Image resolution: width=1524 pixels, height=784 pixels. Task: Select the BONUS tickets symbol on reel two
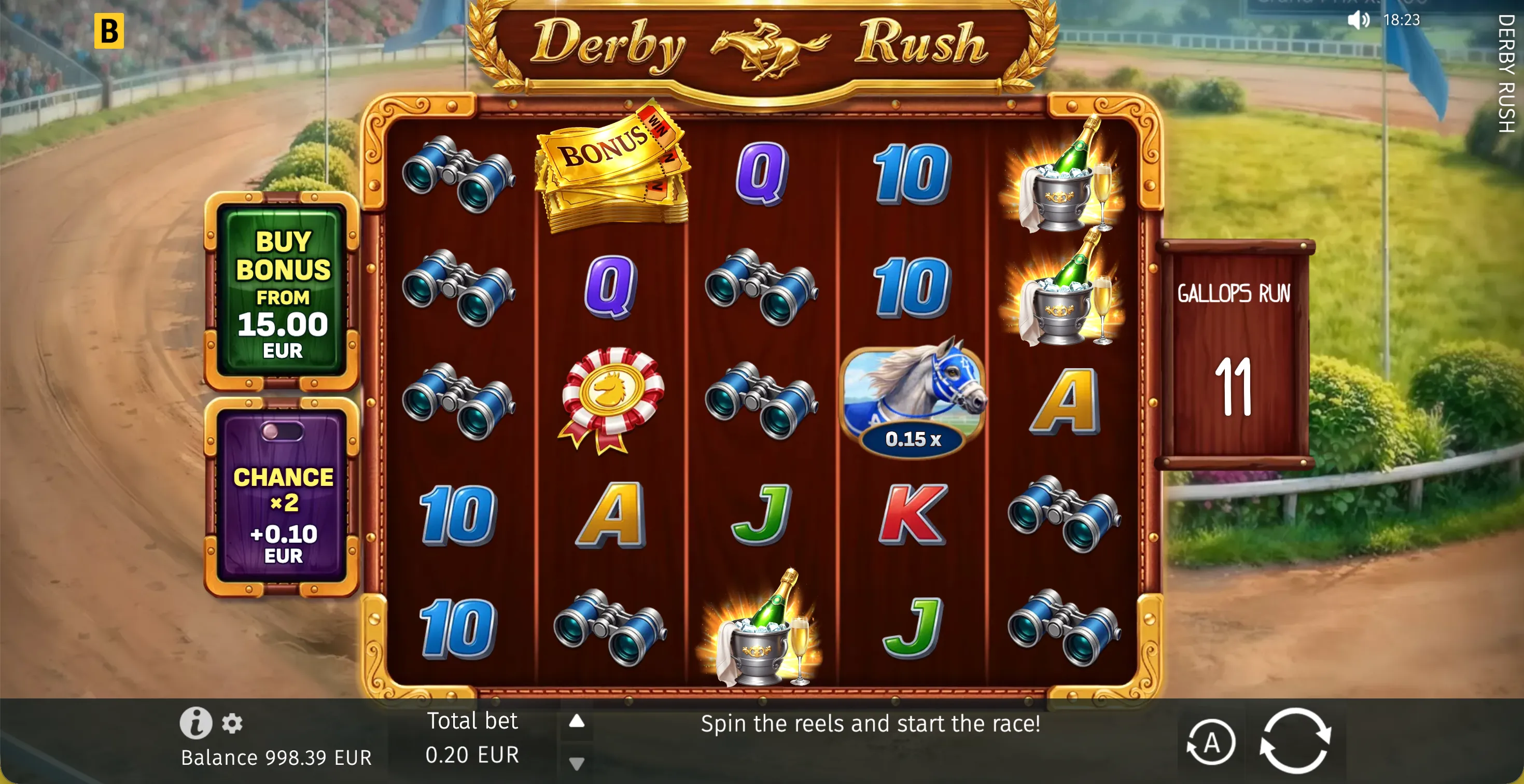click(613, 172)
